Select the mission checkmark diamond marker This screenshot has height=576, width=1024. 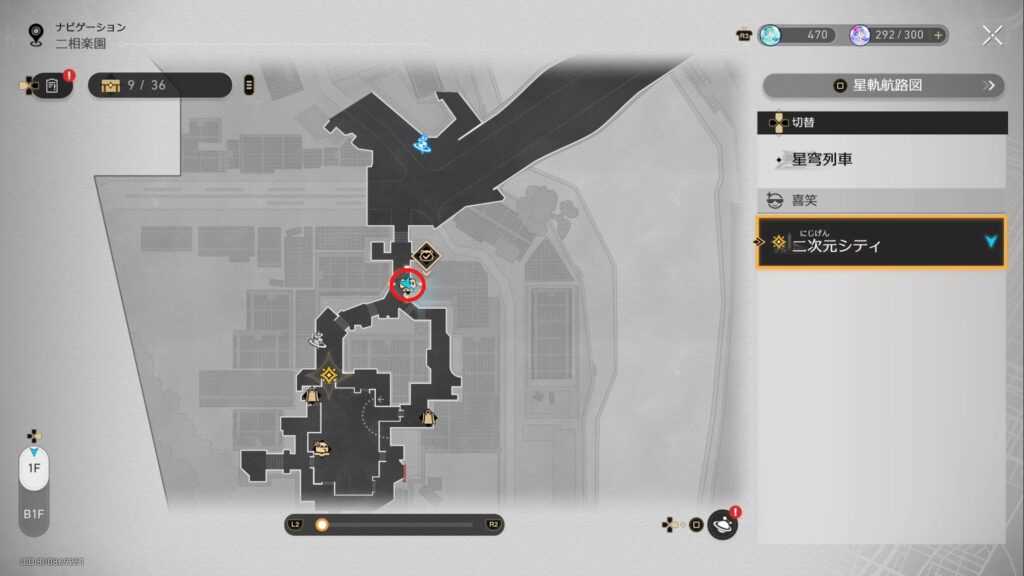(x=426, y=257)
